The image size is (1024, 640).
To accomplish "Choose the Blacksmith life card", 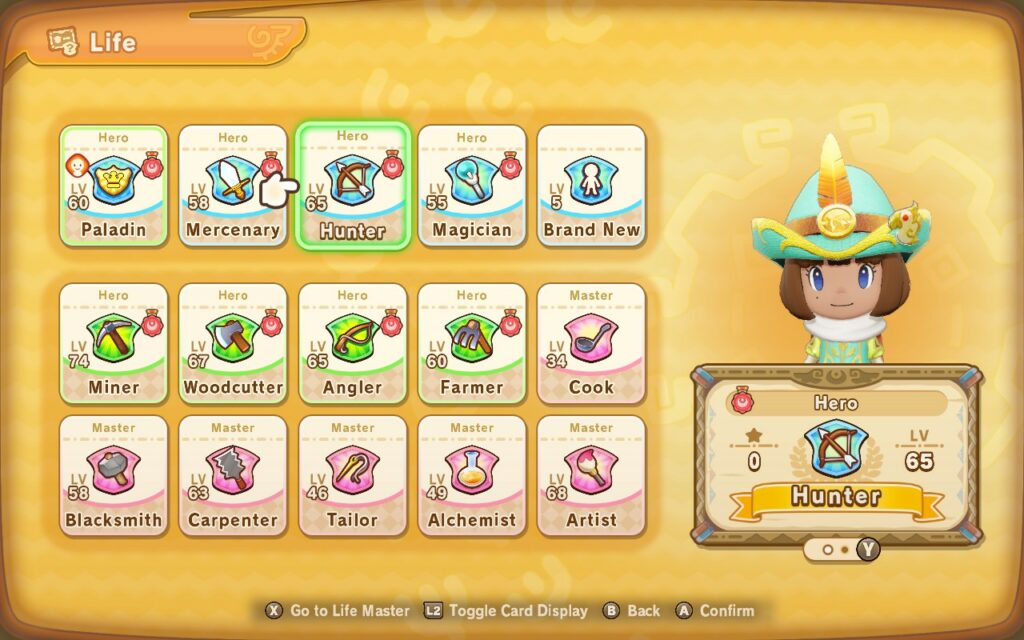I will 113,476.
